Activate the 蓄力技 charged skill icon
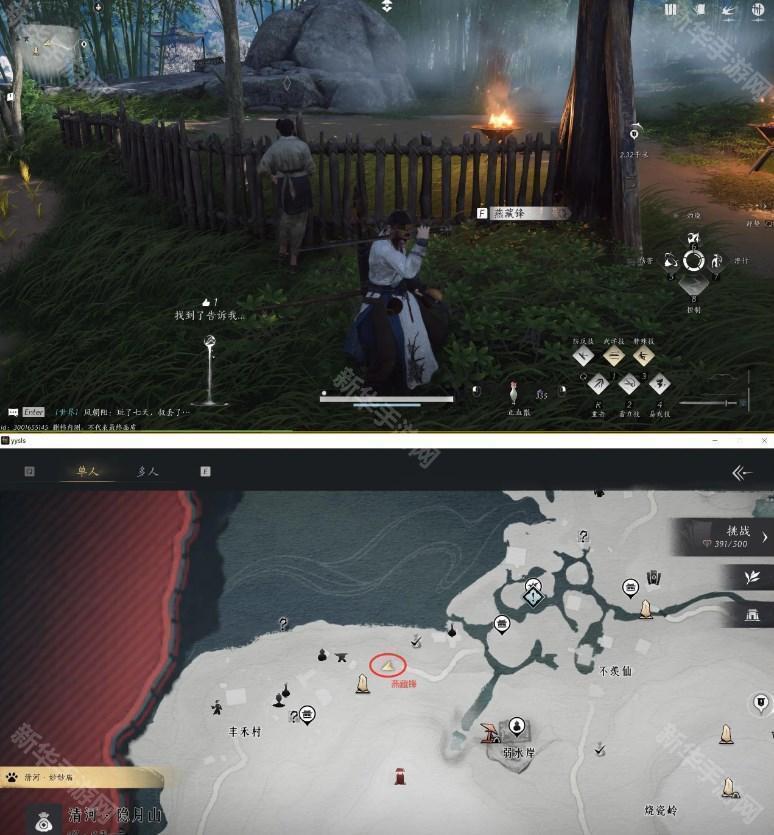 629,384
